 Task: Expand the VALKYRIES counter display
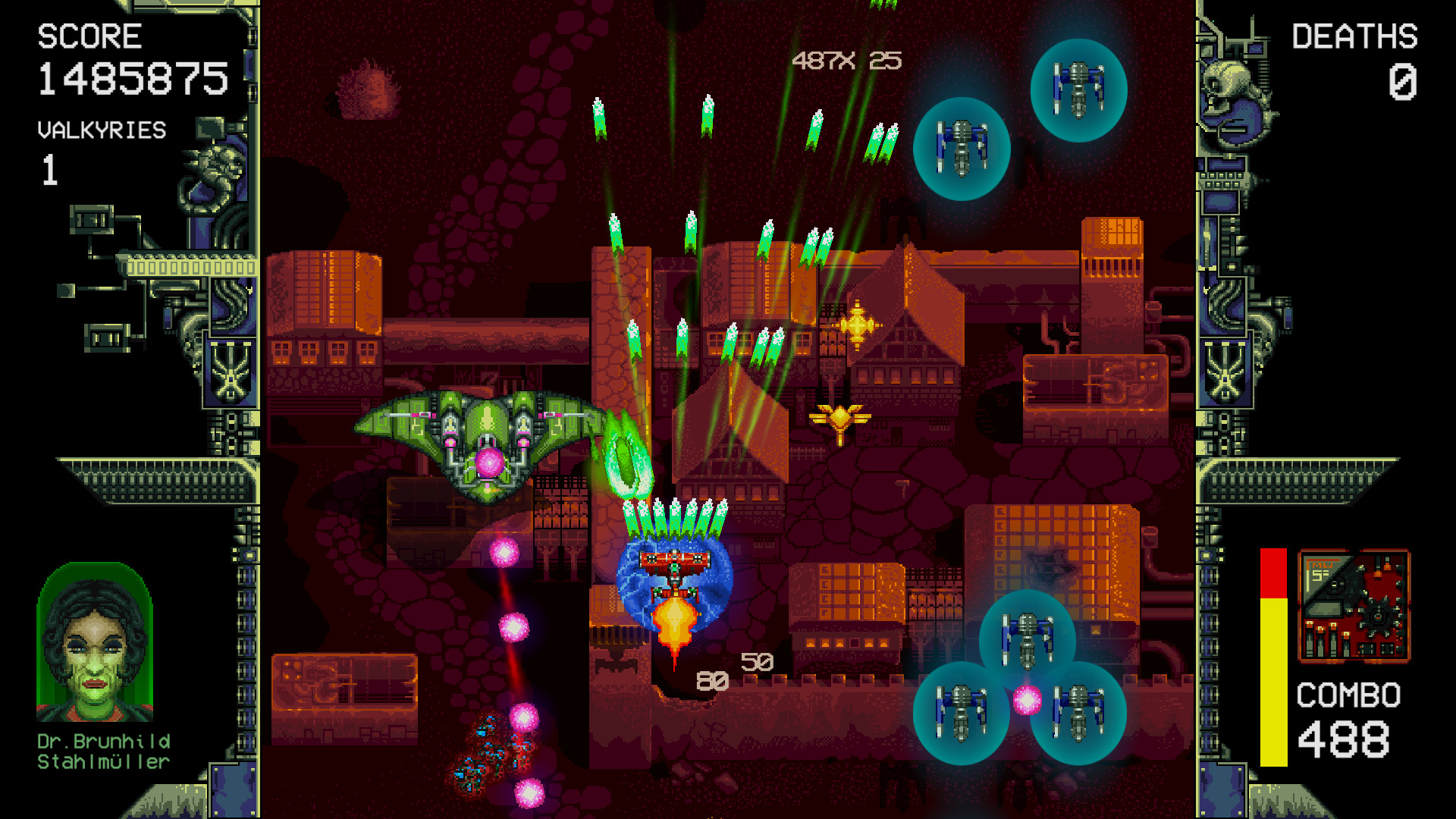(99, 148)
